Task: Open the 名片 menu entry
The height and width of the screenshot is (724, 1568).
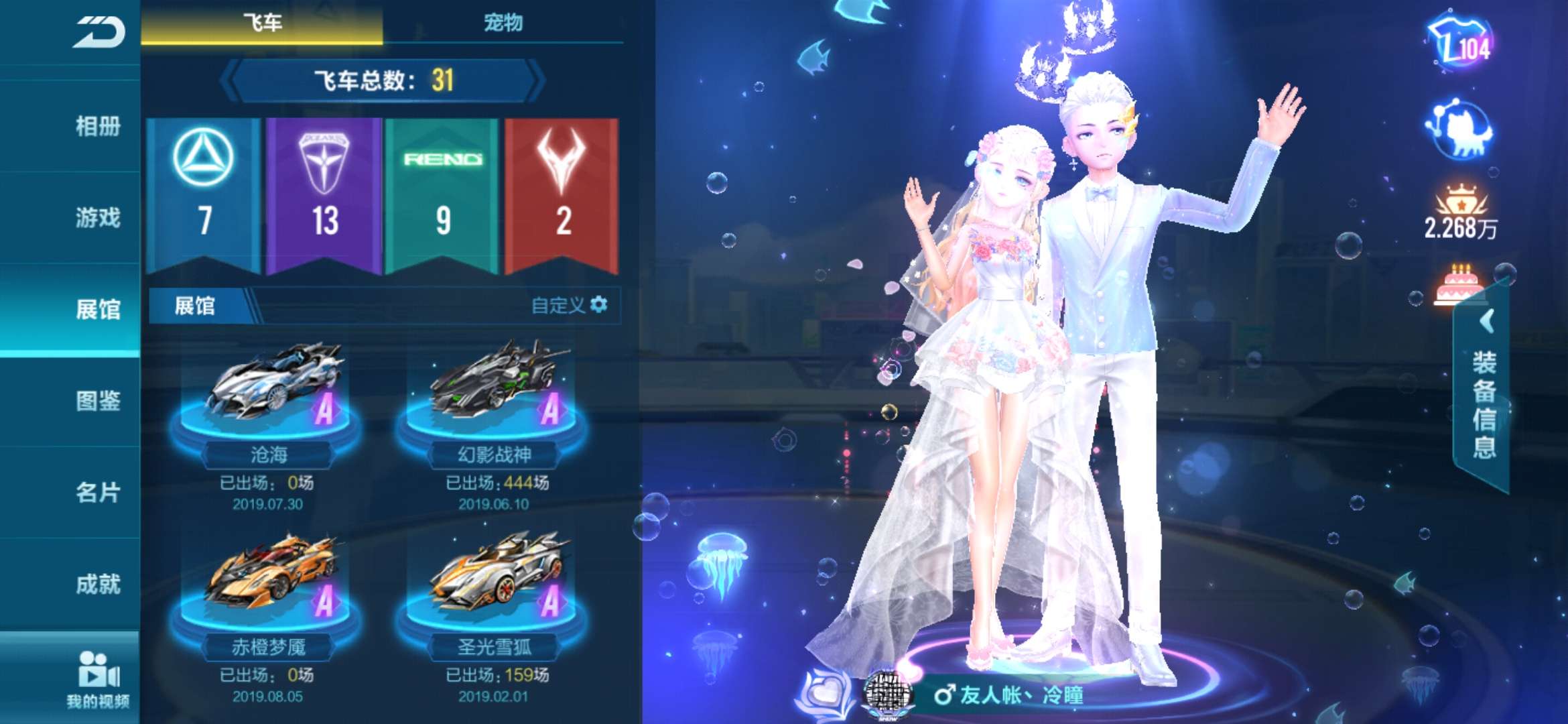Action: point(98,492)
